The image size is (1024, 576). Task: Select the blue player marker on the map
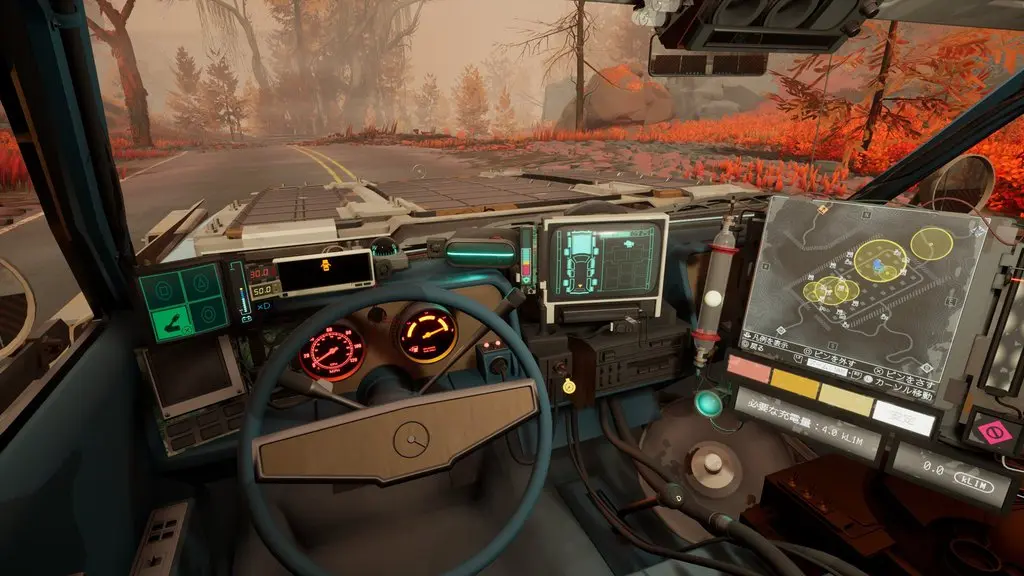tap(877, 265)
